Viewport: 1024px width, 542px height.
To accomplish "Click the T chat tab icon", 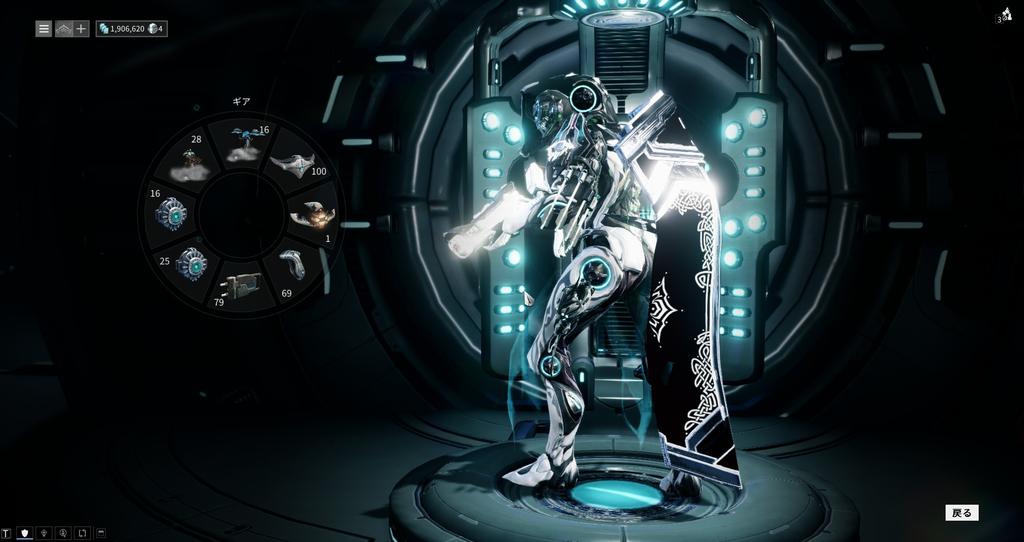I will tap(7, 533).
